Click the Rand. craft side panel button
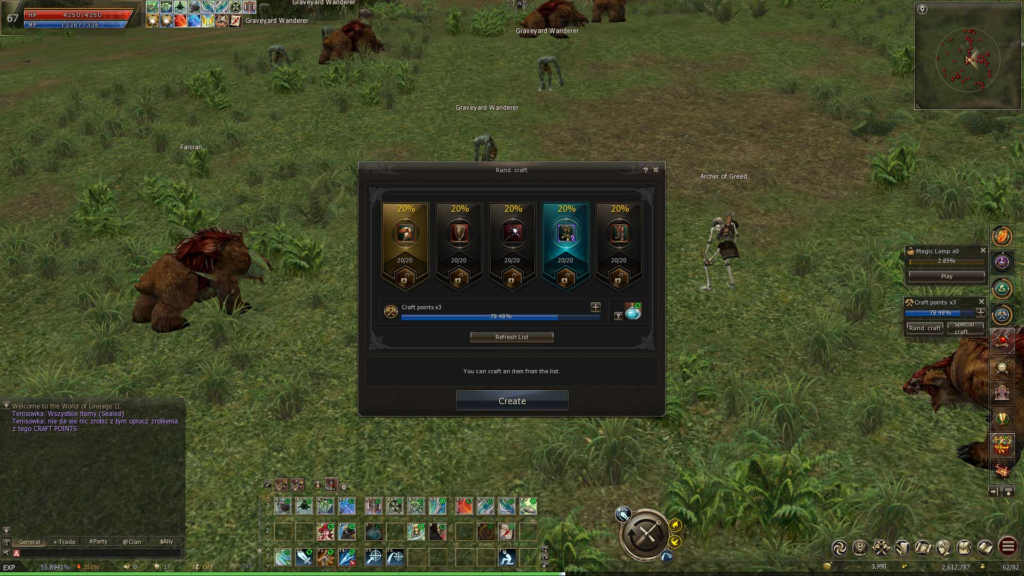The image size is (1024, 576). click(925, 328)
